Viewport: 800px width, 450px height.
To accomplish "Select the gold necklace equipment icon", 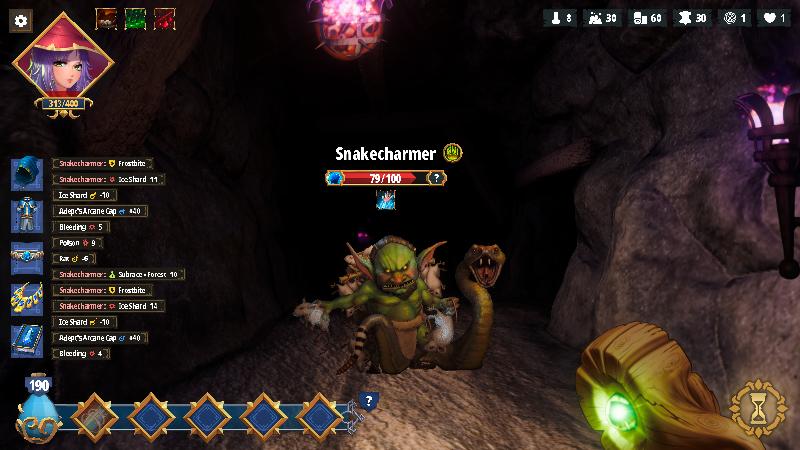I will click(x=25, y=298).
